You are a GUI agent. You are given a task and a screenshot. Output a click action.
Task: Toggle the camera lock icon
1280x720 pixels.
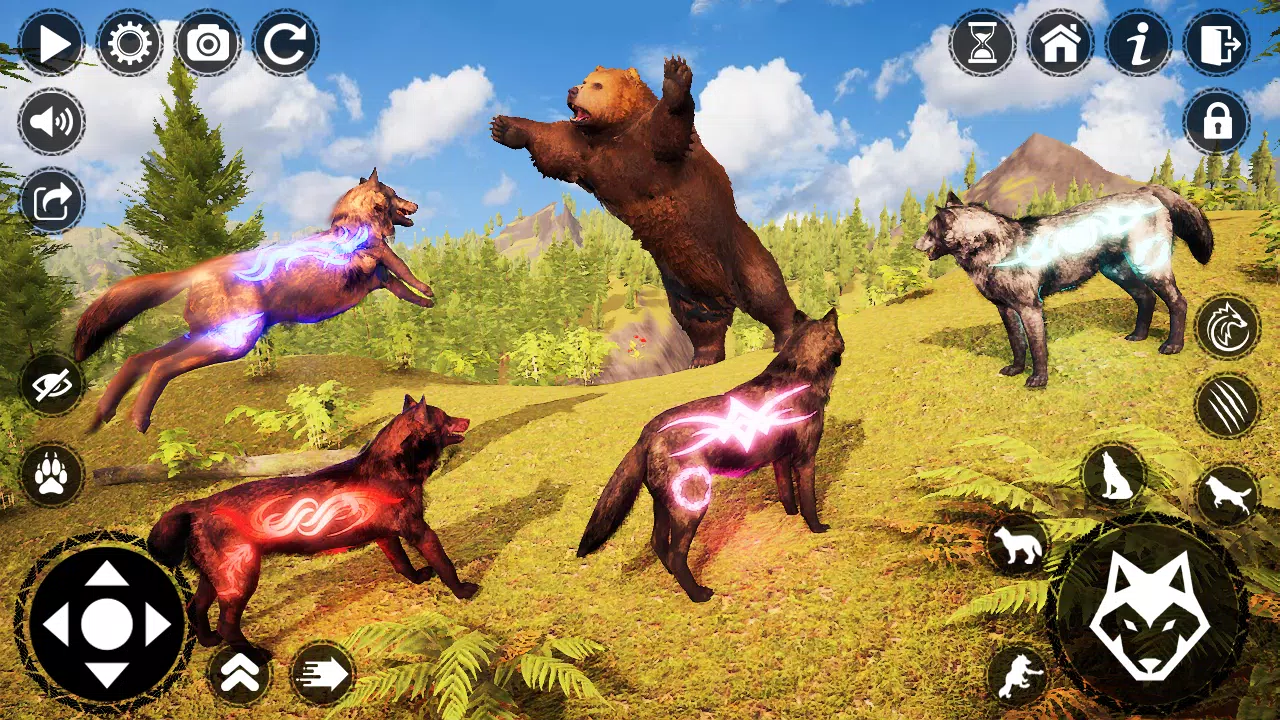click(1218, 122)
